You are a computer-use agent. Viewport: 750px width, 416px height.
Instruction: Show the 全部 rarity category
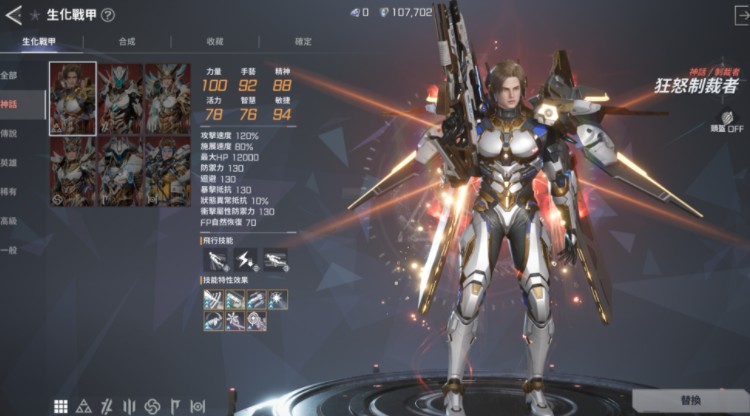pyautogui.click(x=10, y=75)
